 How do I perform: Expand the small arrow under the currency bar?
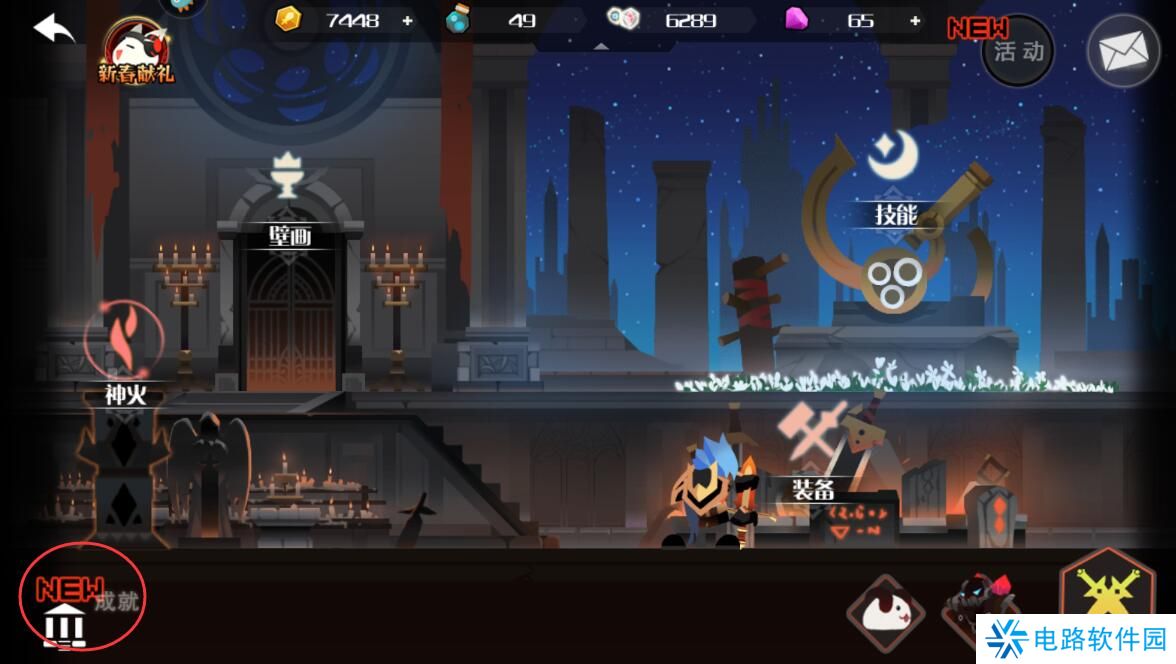pyautogui.click(x=601, y=45)
